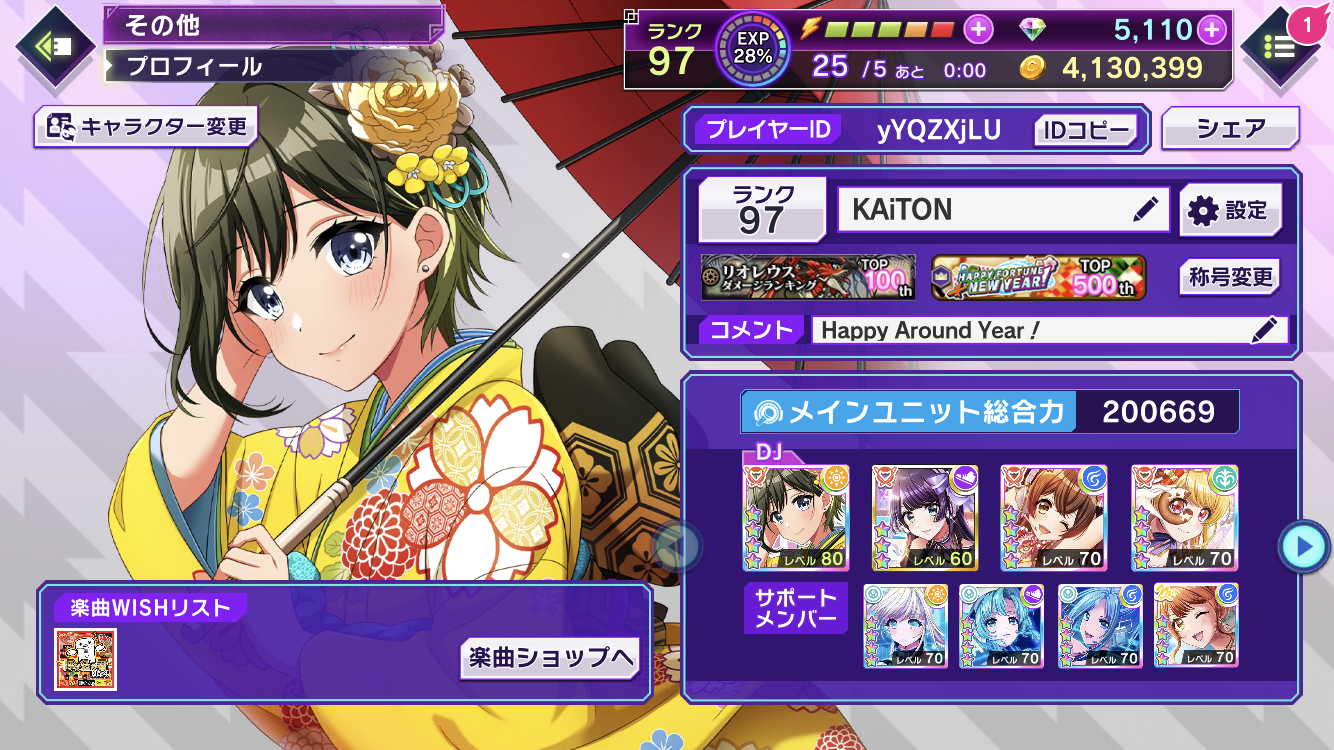Edit the Happy Around Year comment
This screenshot has width=1334, height=750.
coord(1264,330)
